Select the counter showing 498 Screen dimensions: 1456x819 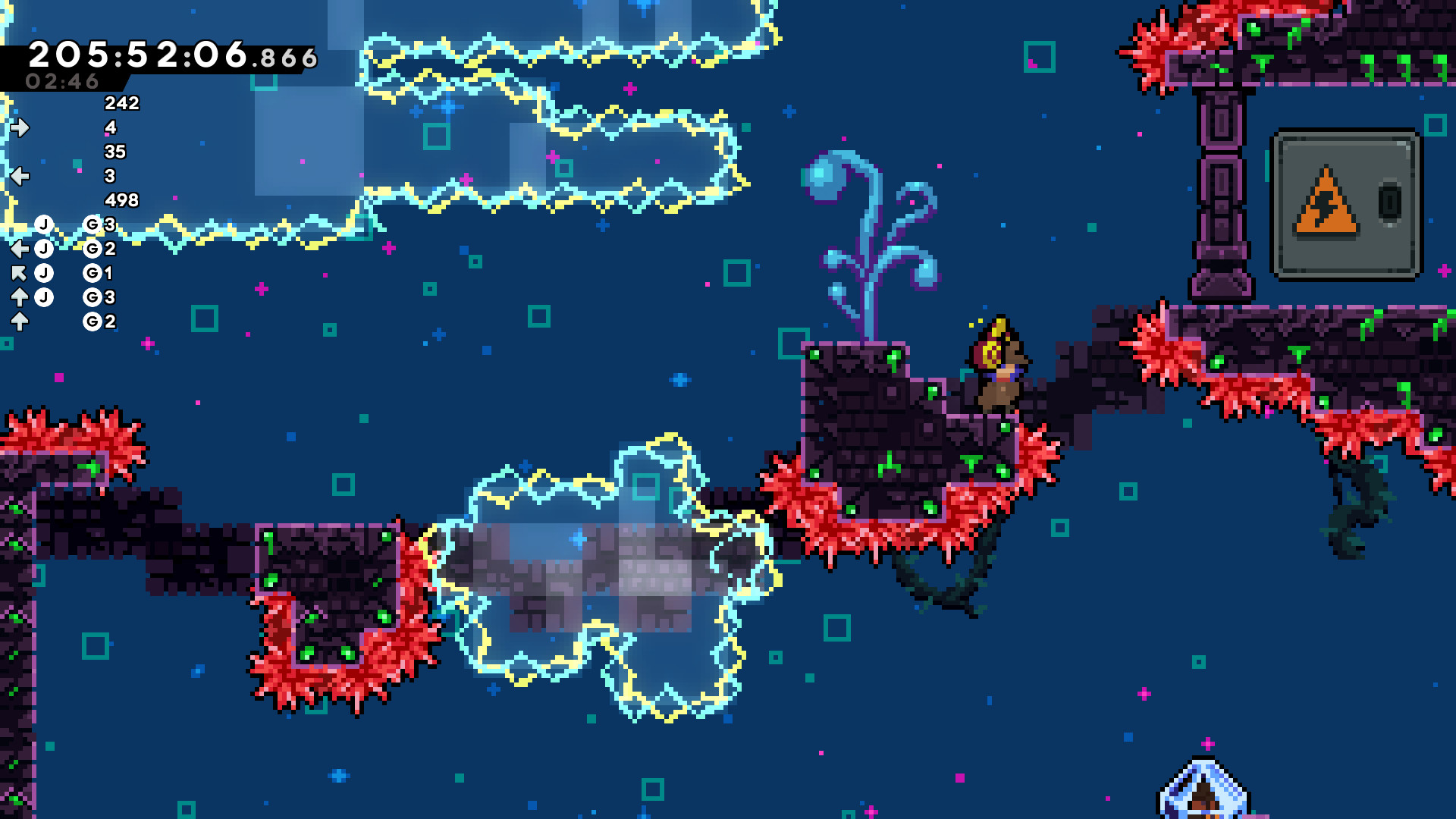point(121,199)
